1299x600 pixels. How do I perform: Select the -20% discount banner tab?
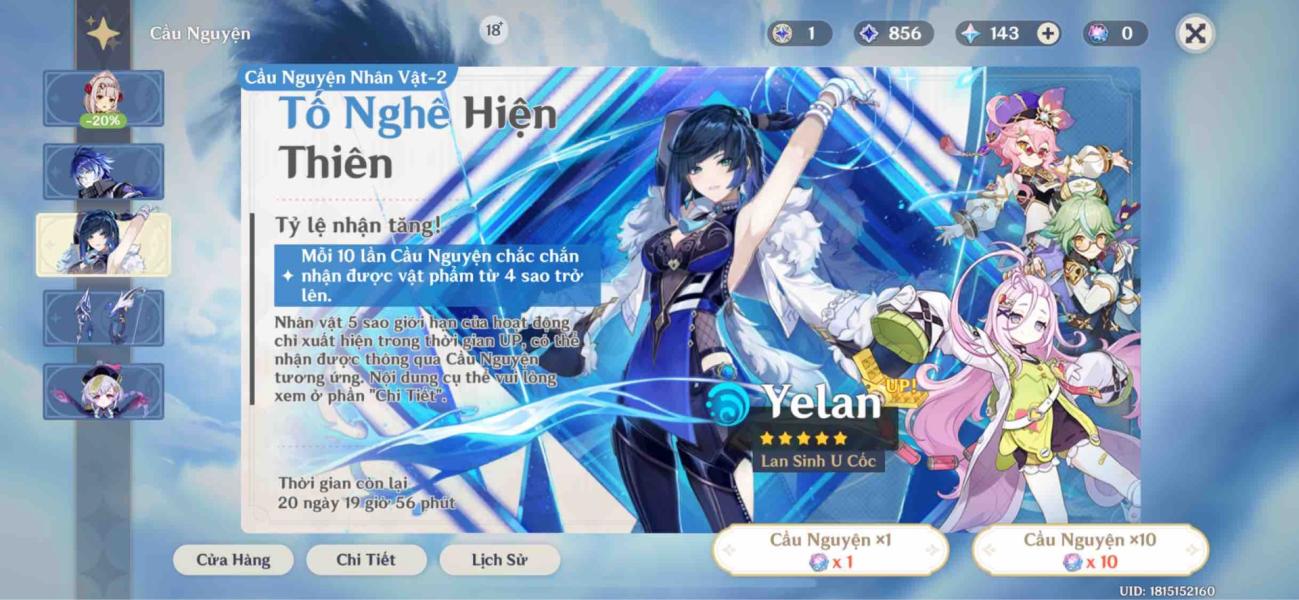[103, 98]
